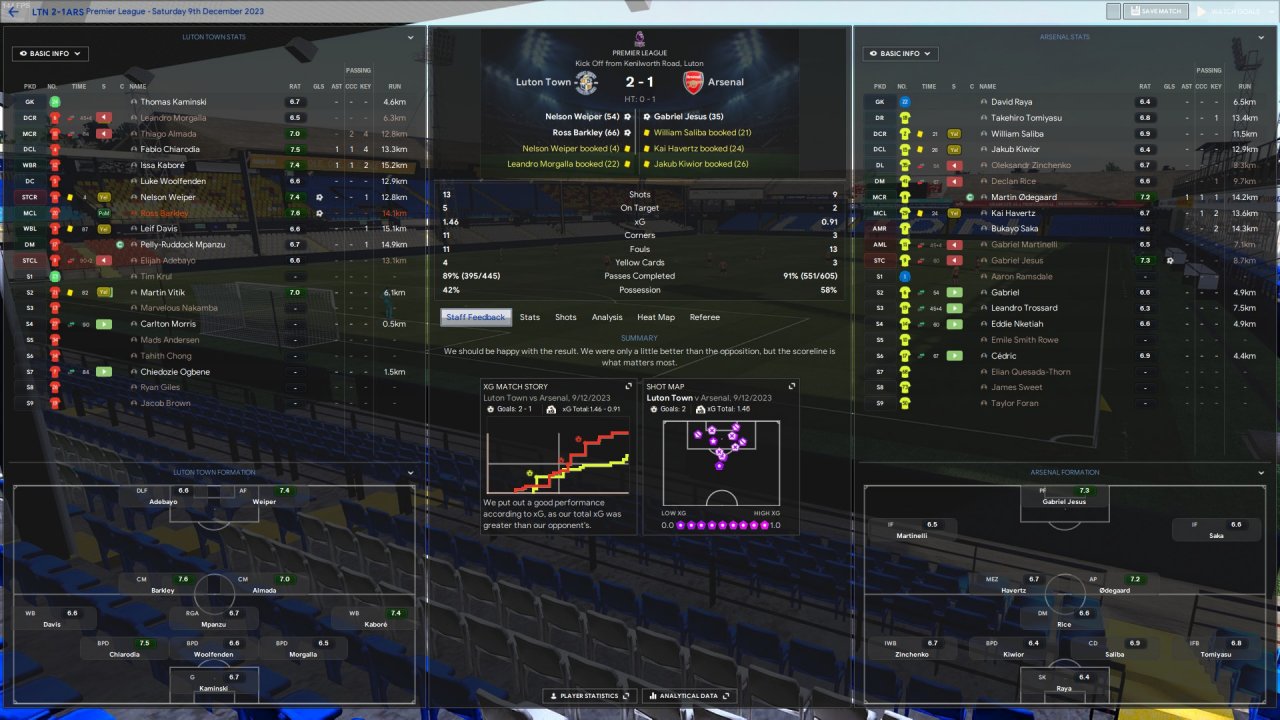Select the Staff Feedback tab
1280x720 pixels.
point(476,317)
